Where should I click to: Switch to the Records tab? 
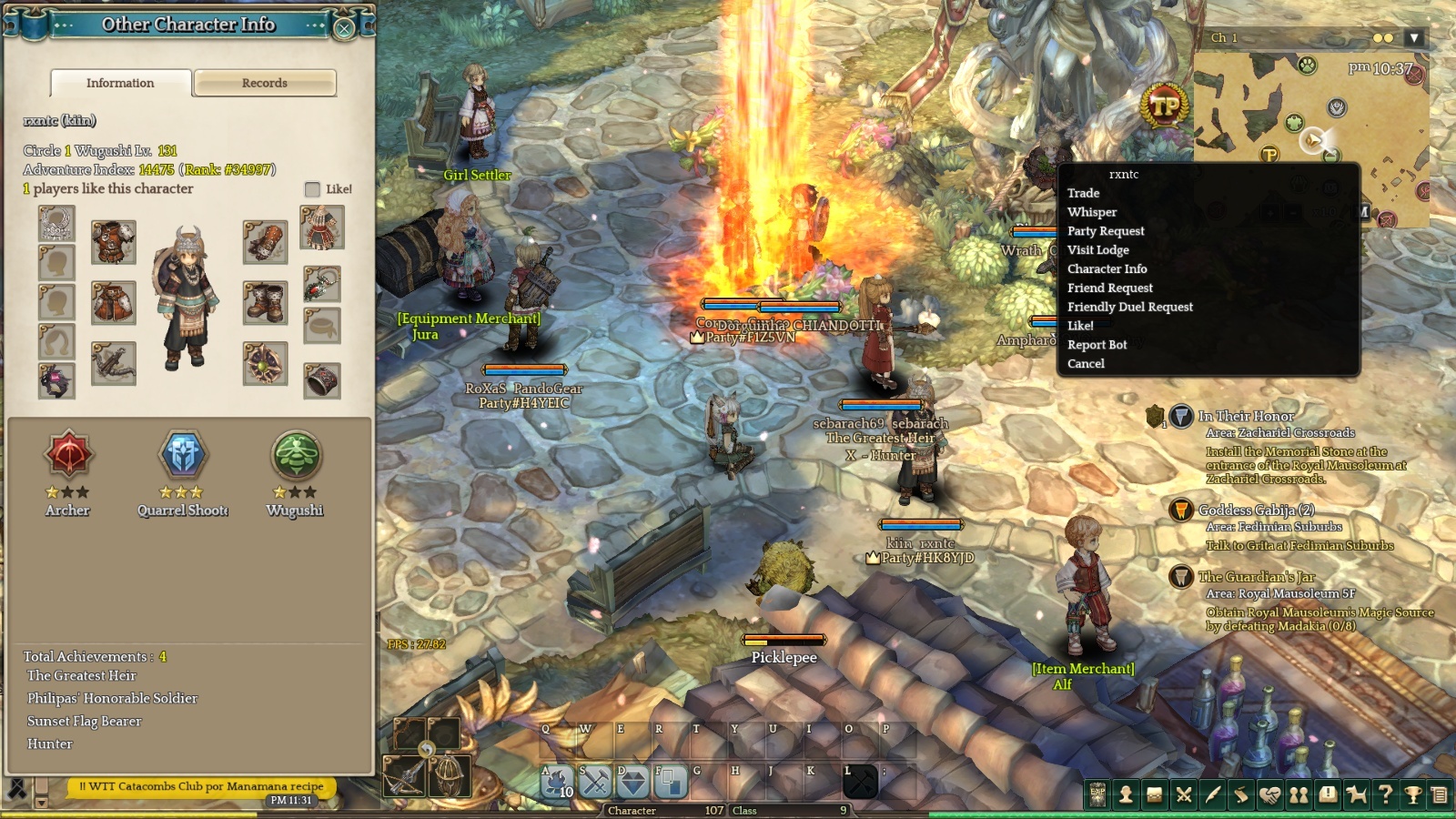pyautogui.click(x=265, y=83)
